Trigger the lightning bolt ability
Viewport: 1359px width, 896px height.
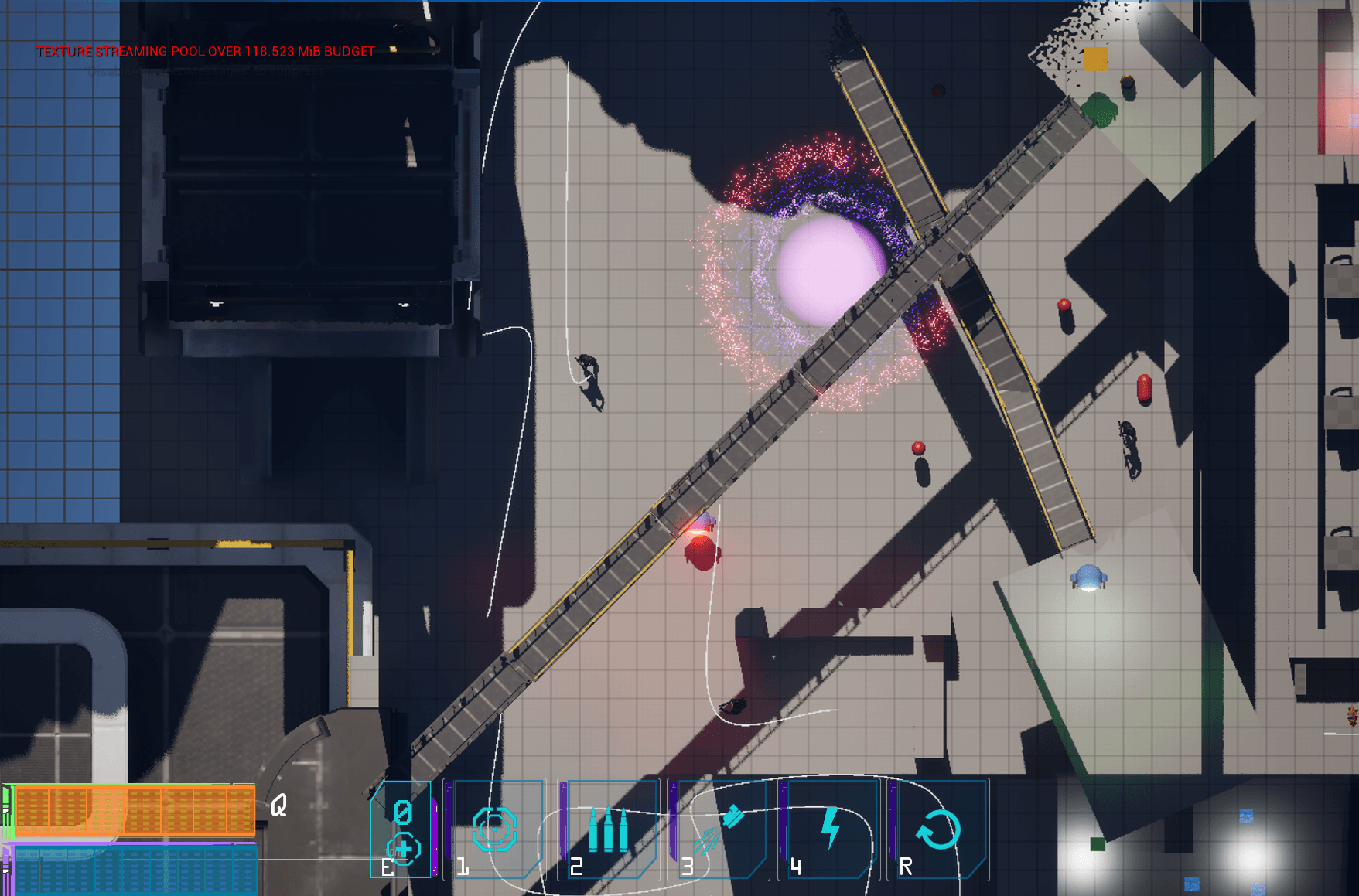(830, 829)
